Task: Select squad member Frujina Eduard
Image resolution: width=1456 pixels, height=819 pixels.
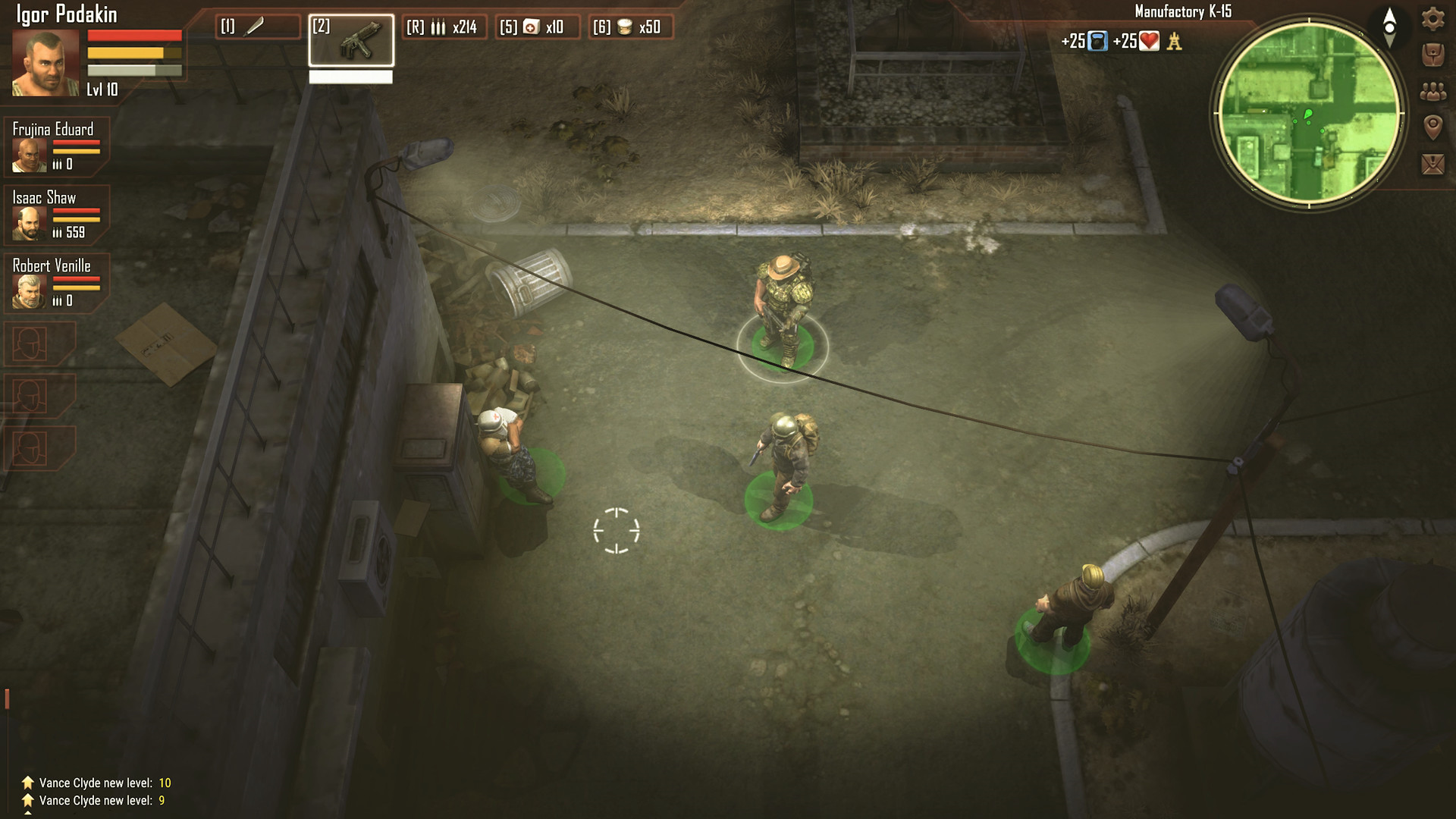Action: tap(30, 154)
